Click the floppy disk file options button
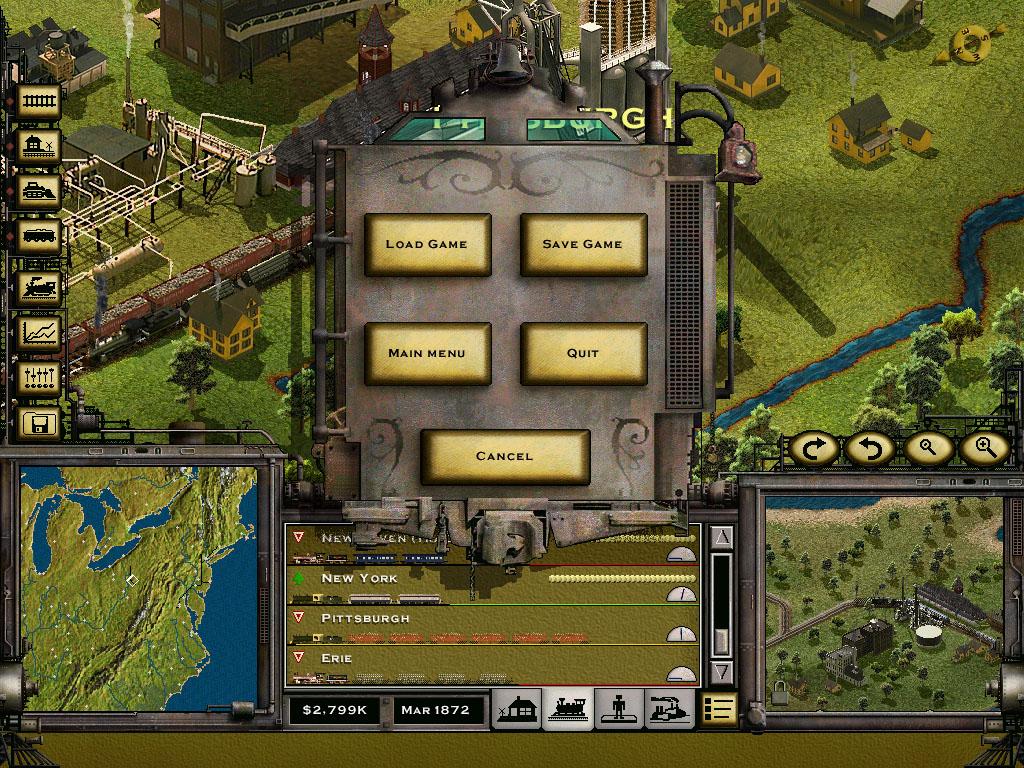Screen dimensions: 1024x768 [x=41, y=424]
